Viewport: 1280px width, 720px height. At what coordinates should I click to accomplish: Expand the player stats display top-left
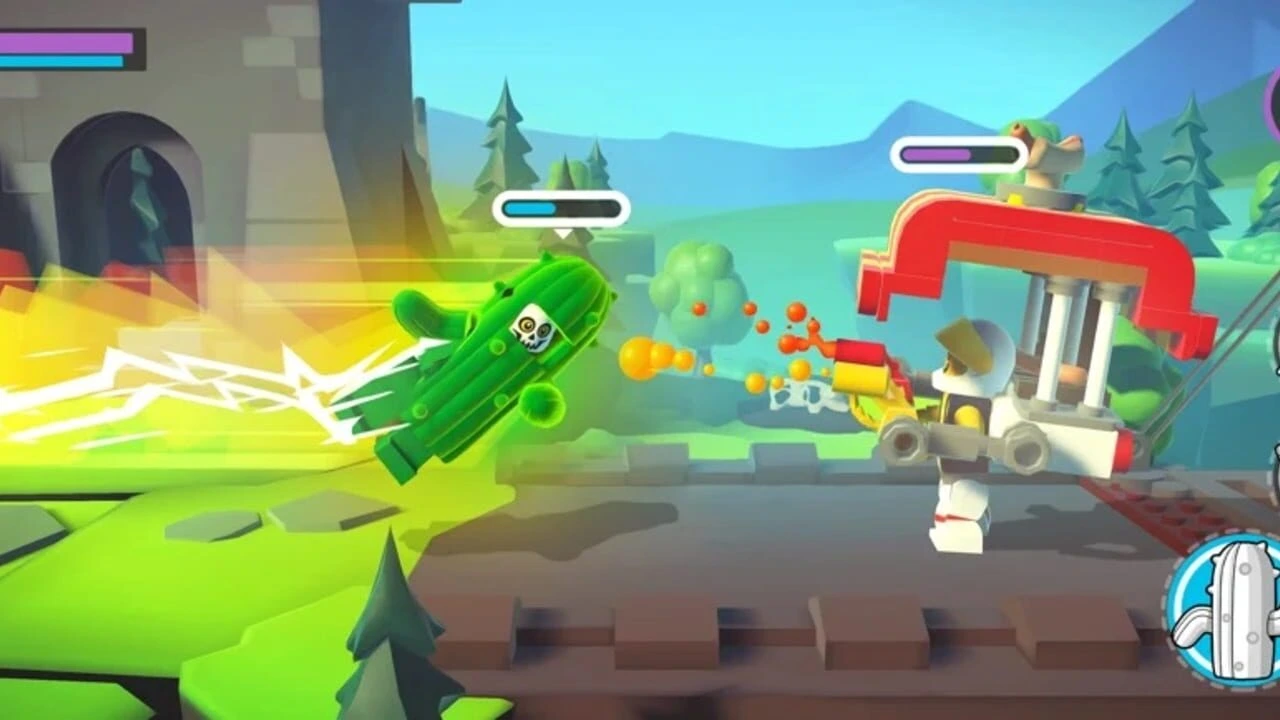pyautogui.click(x=65, y=50)
